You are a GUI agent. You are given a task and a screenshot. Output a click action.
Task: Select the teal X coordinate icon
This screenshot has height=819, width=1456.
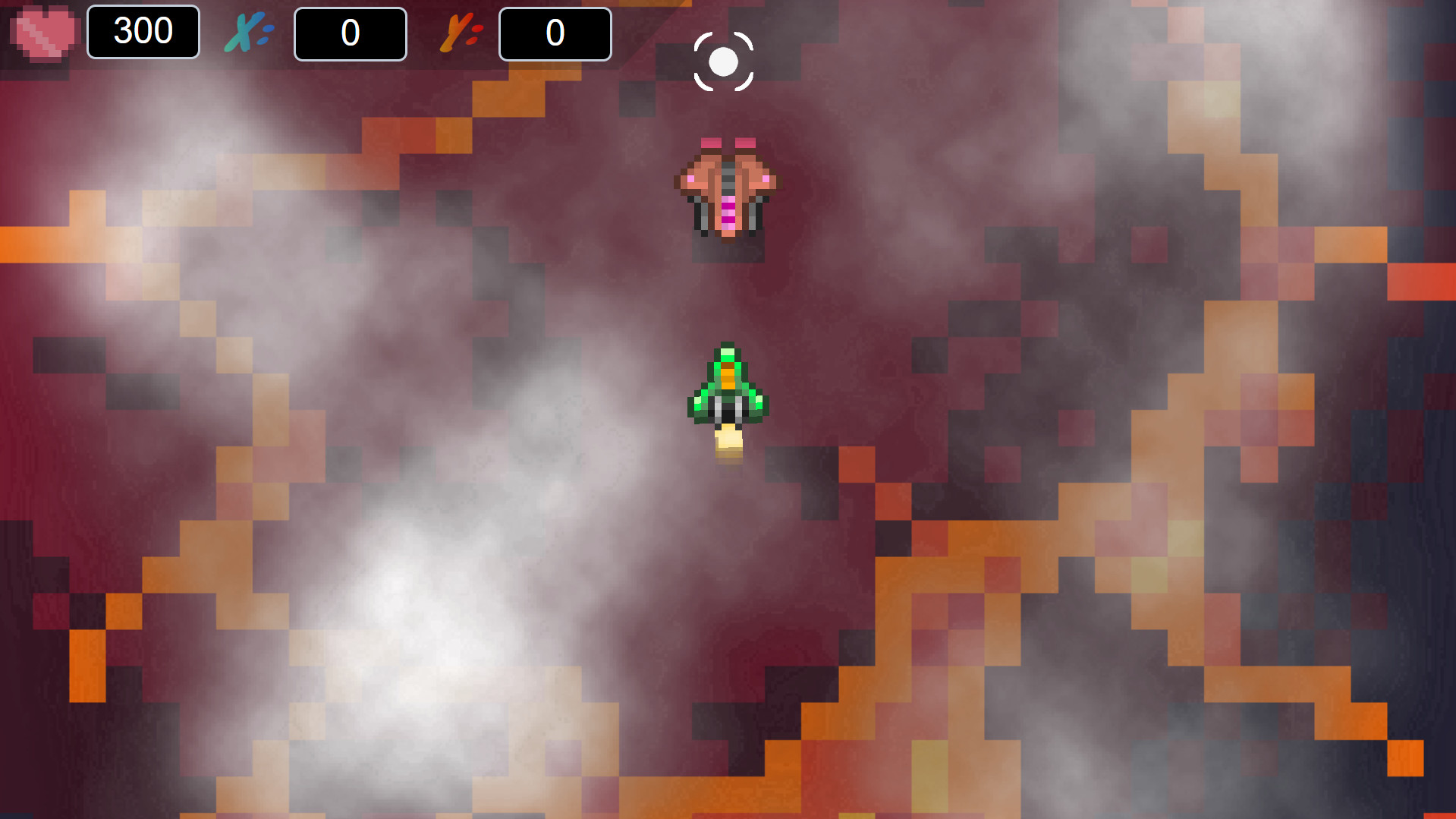241,32
